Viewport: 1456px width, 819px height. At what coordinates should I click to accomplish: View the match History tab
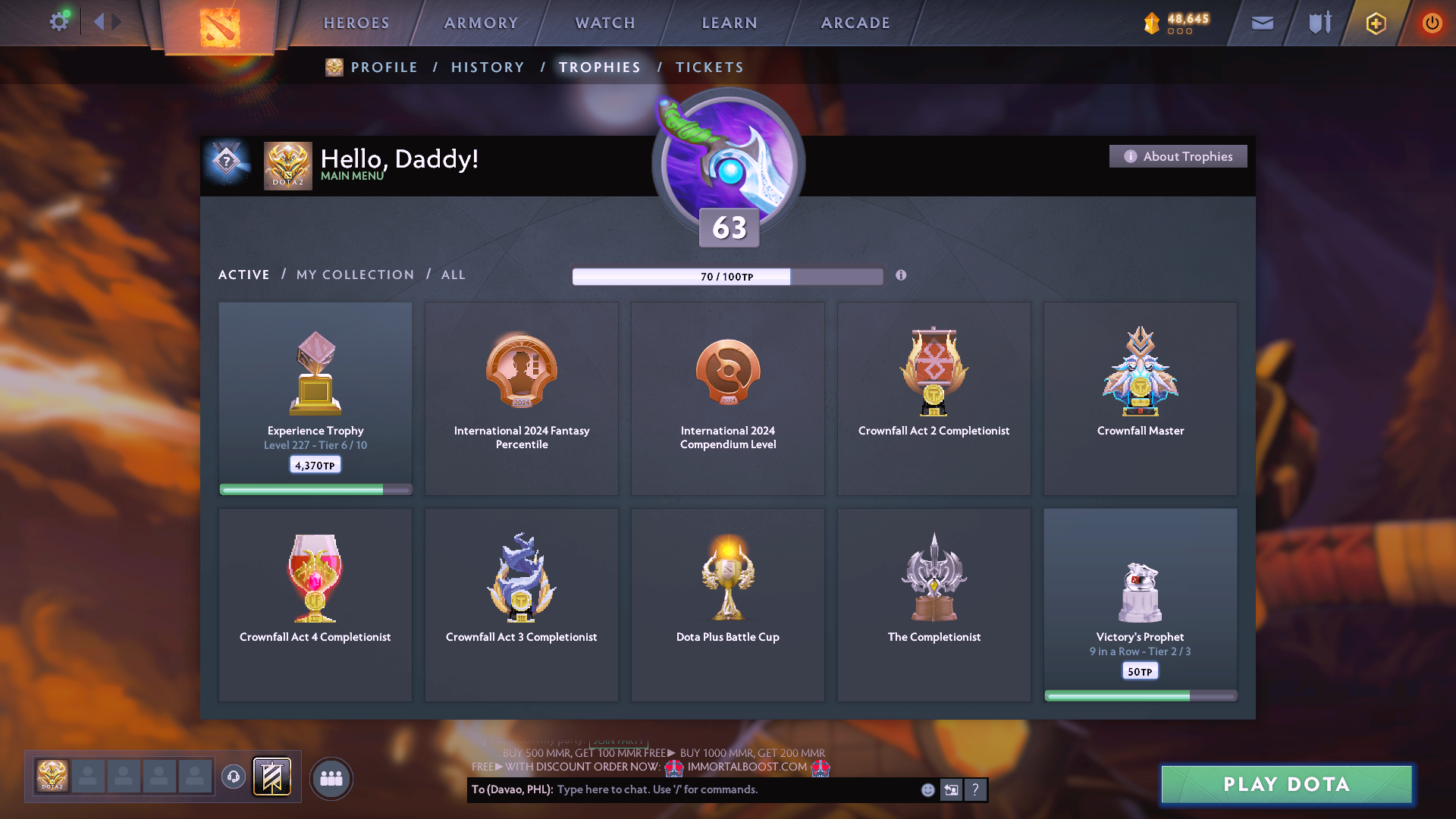[x=488, y=67]
